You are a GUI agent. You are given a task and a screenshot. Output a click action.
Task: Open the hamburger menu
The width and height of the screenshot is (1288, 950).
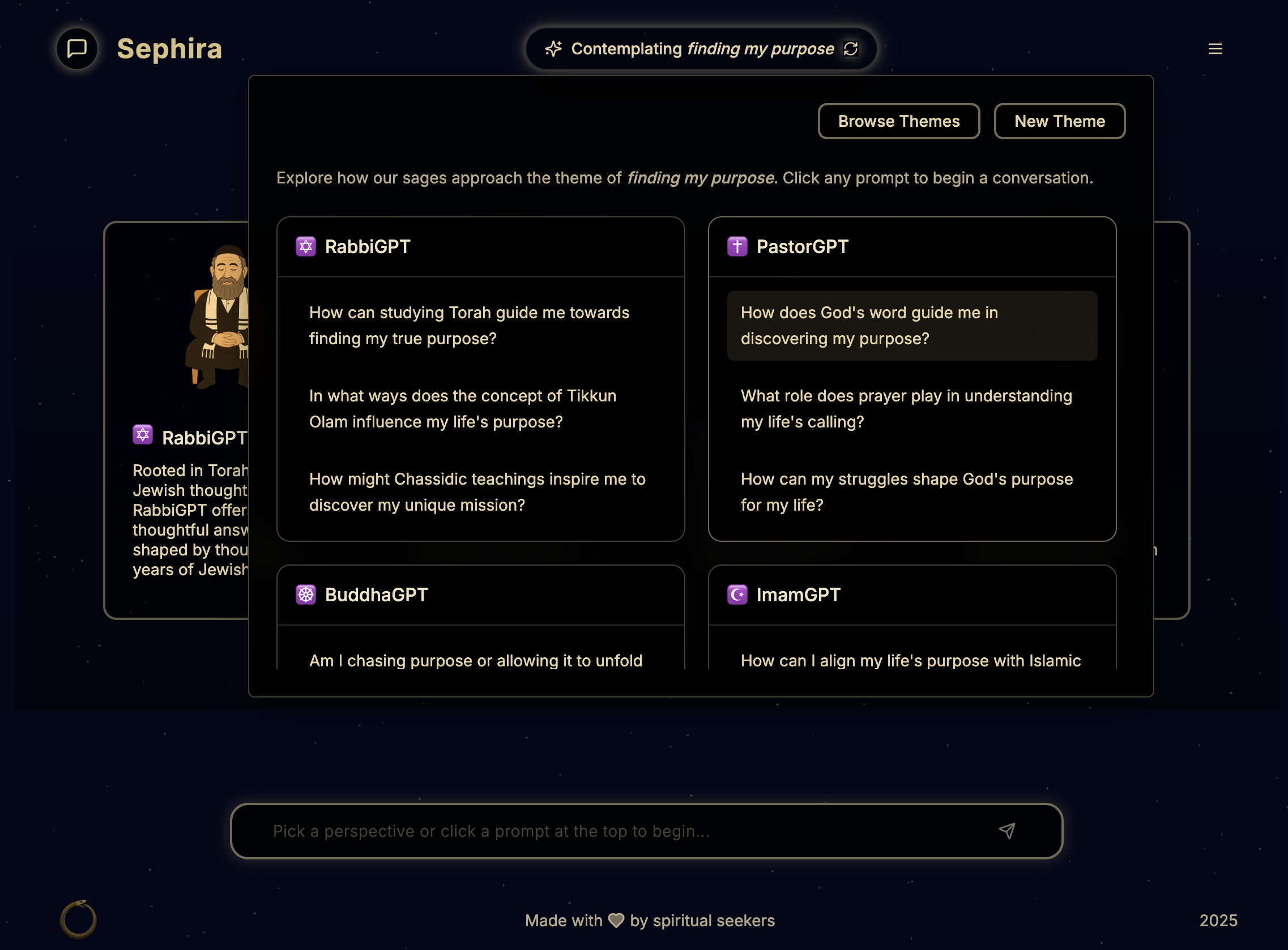[x=1215, y=49]
